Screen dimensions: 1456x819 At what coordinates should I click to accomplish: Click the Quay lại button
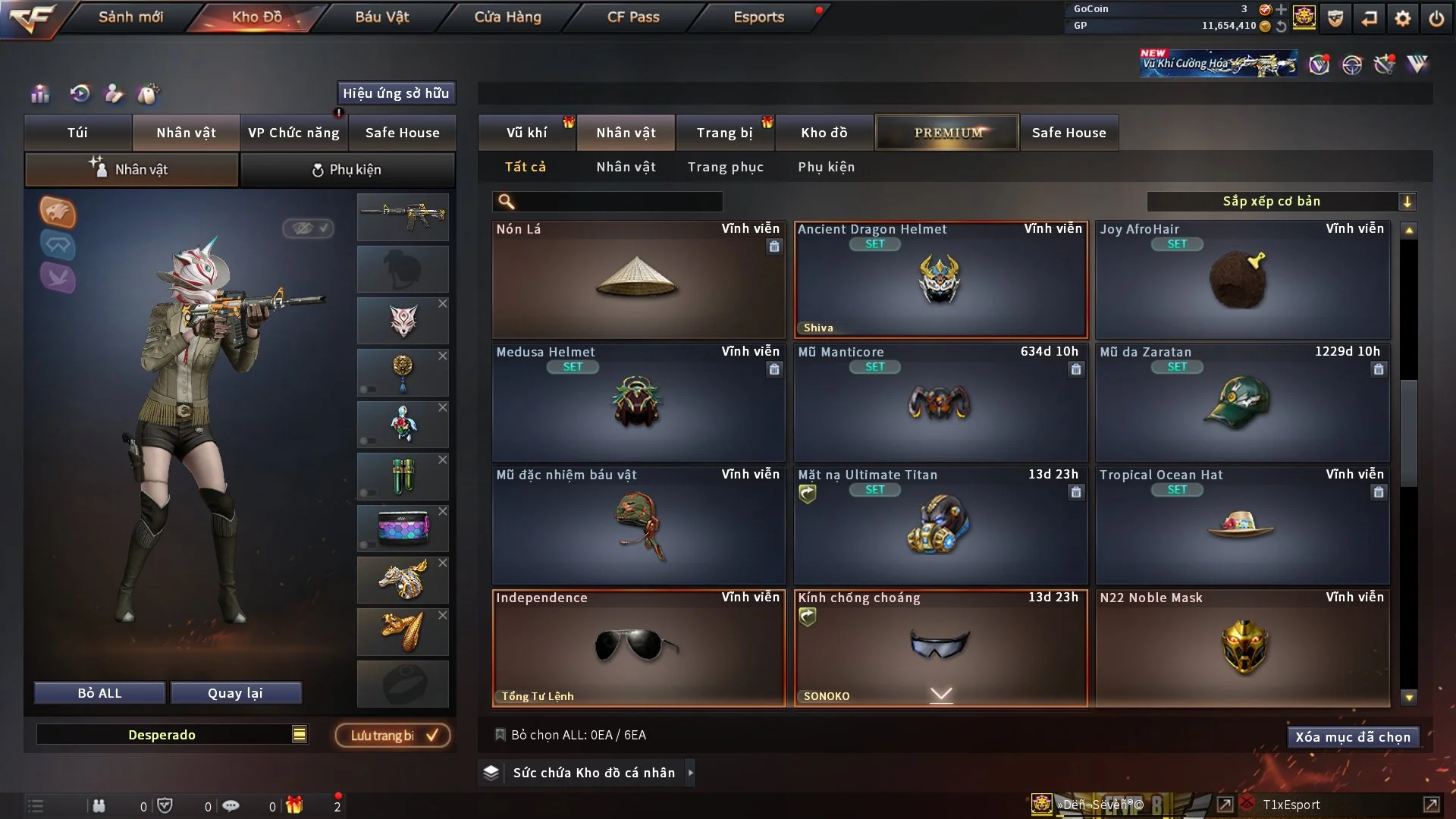(235, 693)
